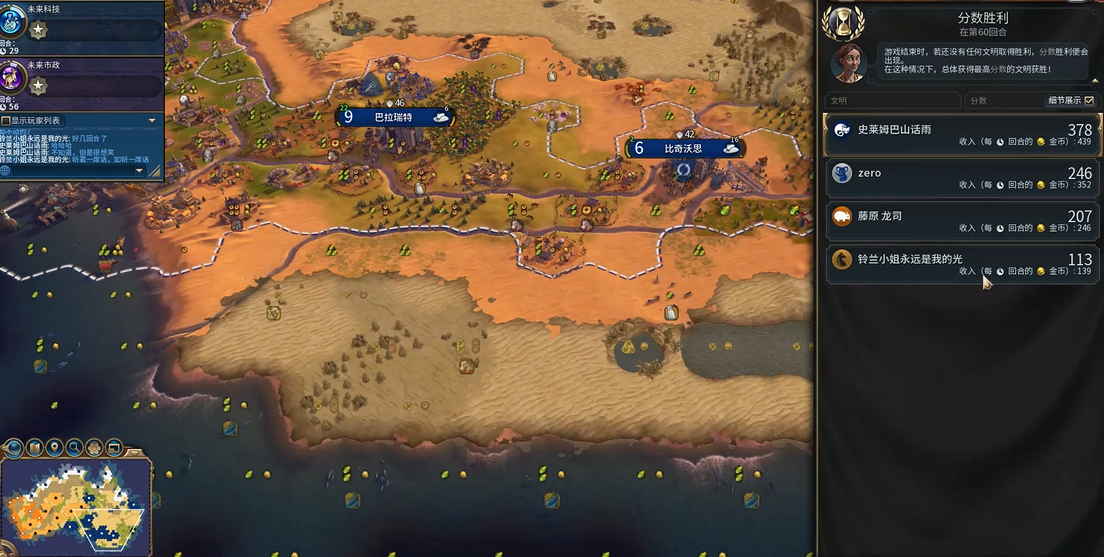Viewport: 1104px width, 557px height.
Task: Toggle the 细节展示 details checkbox
Action: pyautogui.click(x=1089, y=101)
